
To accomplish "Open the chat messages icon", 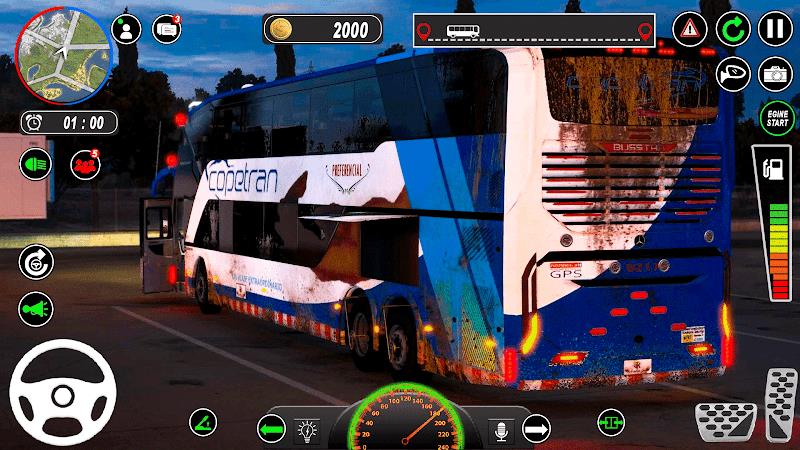I will click(x=166, y=29).
